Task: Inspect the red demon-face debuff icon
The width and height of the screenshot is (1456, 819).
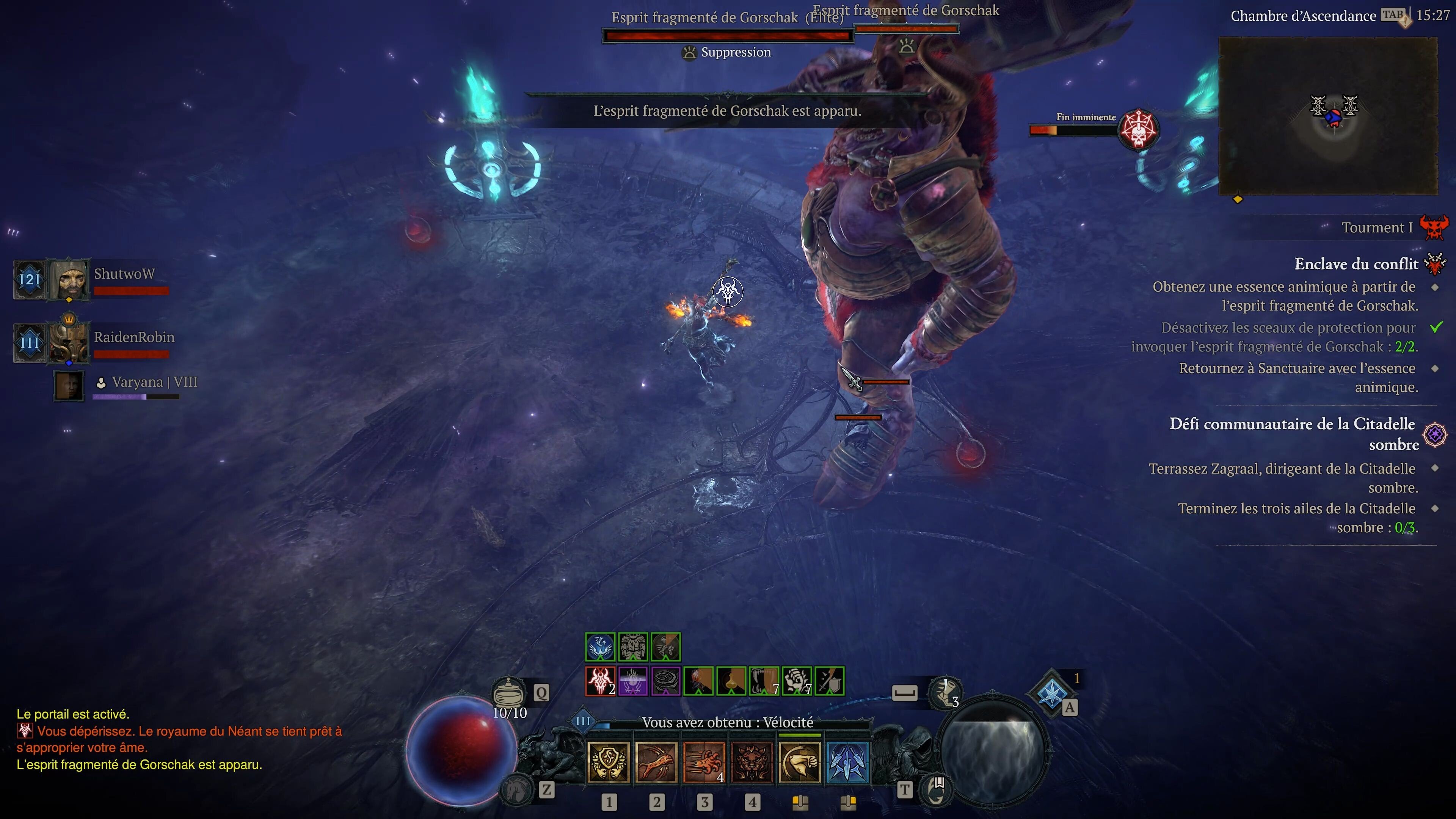Action: coord(600,681)
